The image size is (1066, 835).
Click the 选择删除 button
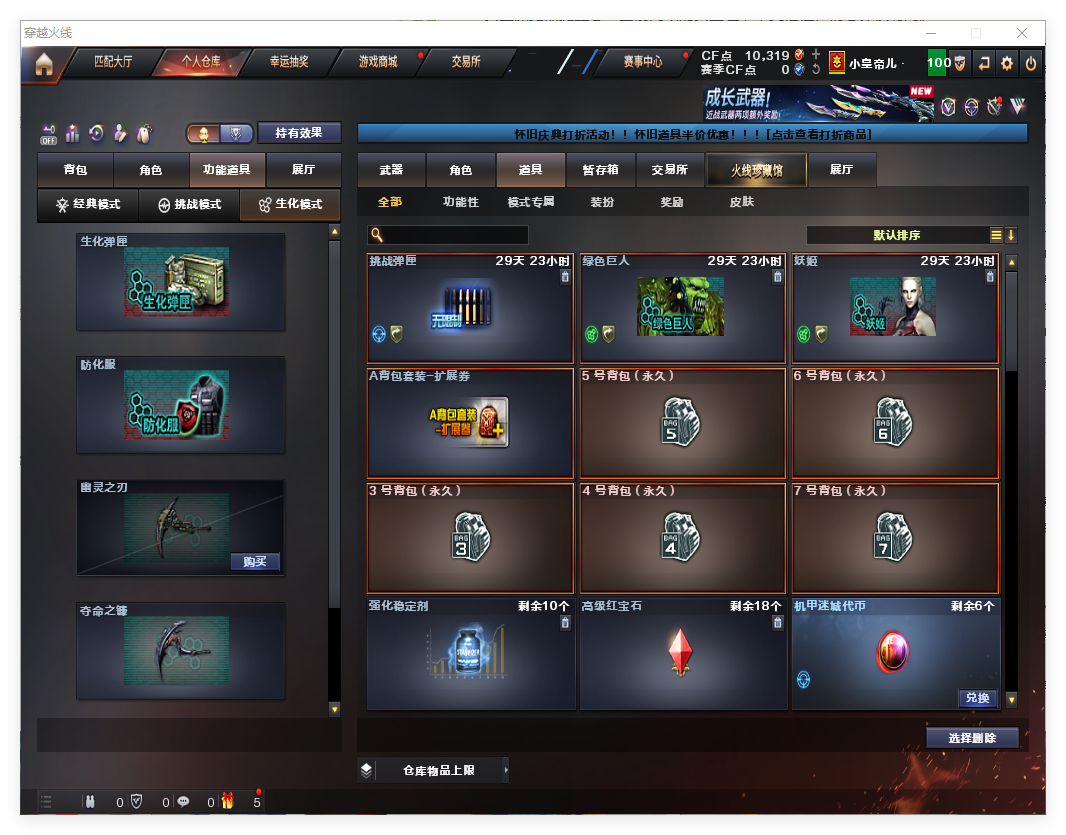tap(971, 738)
